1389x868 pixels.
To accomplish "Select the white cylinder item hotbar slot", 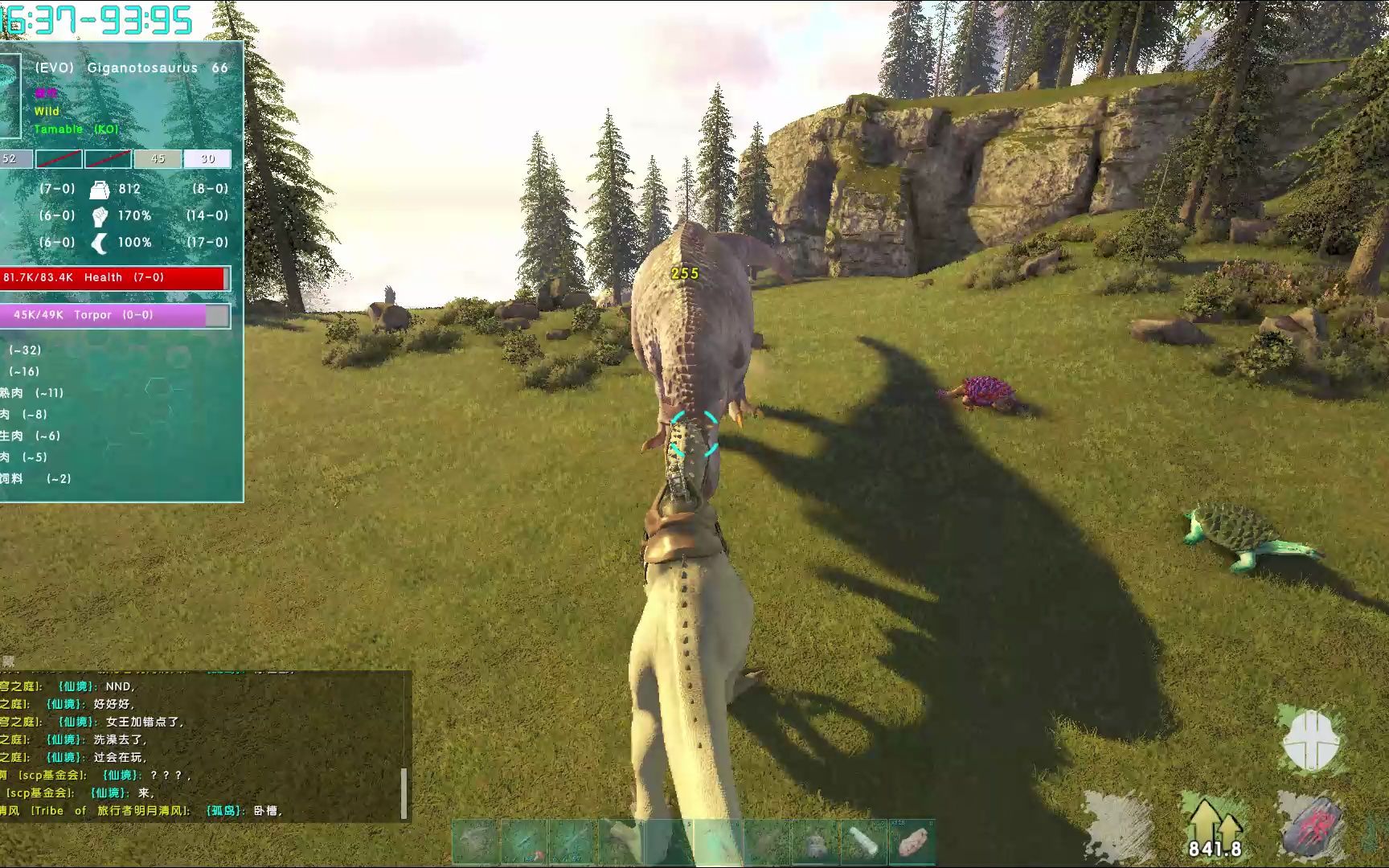I will pos(864,842).
